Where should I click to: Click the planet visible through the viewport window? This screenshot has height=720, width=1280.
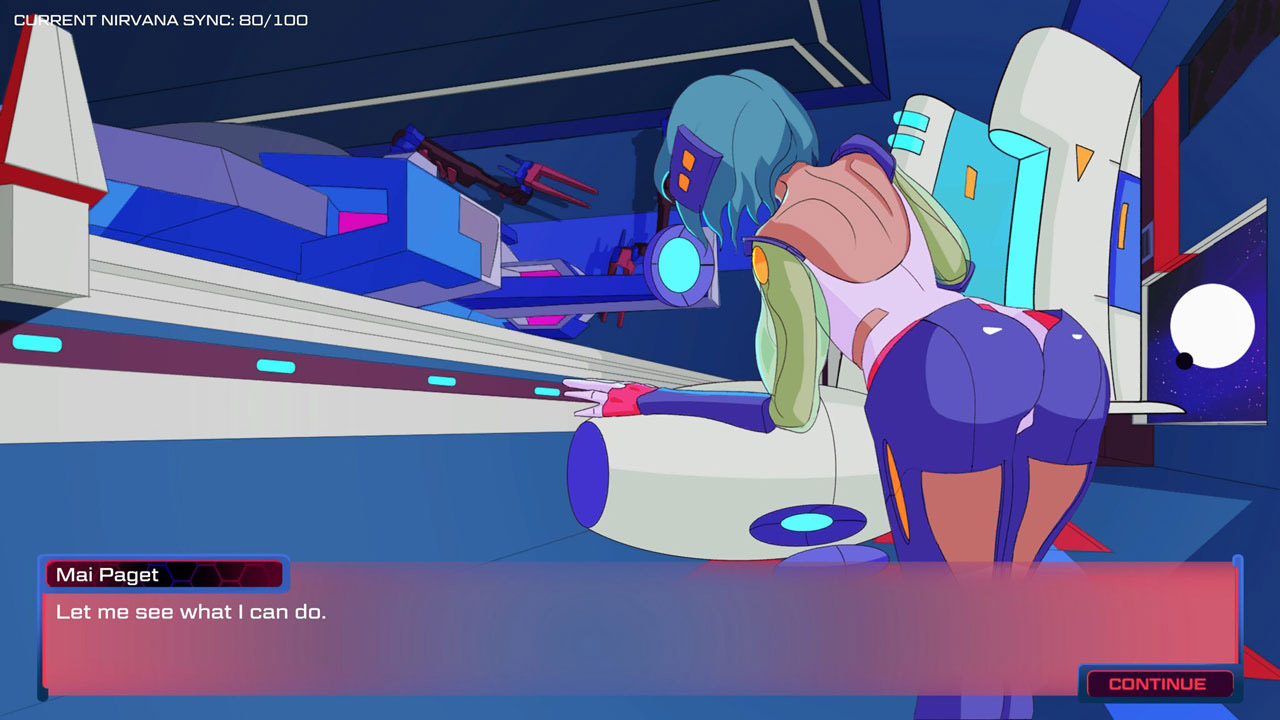(x=1212, y=325)
